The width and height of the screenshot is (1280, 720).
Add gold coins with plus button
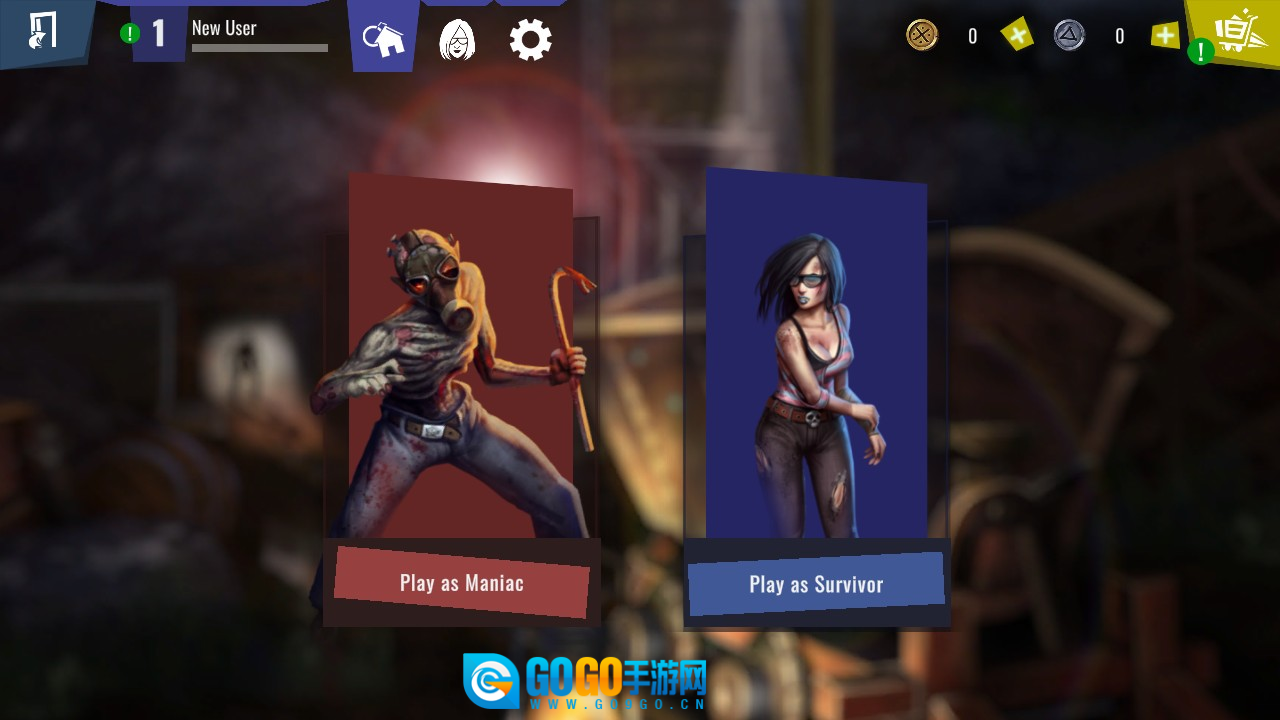1017,36
